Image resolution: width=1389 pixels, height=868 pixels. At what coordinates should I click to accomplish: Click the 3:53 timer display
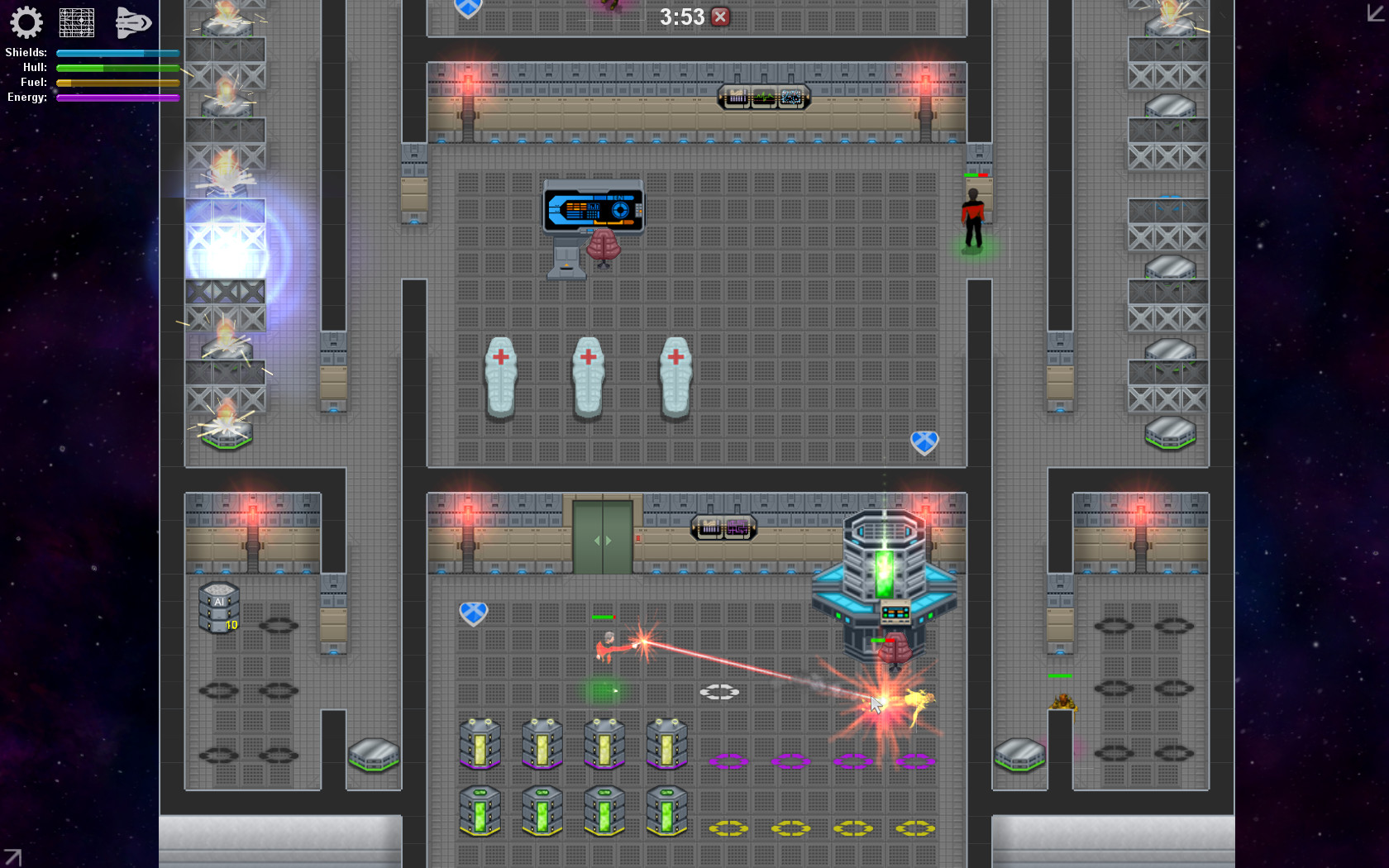[681, 17]
